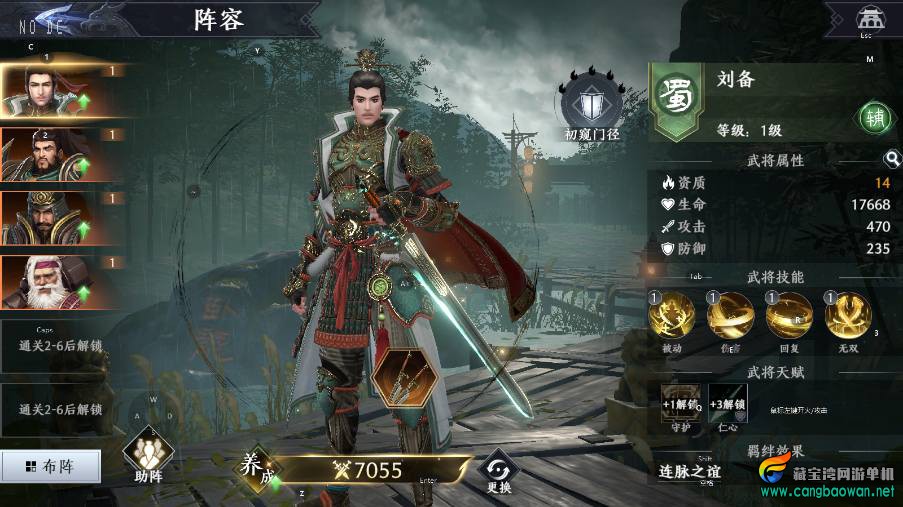
Task: View the 伤害 damage skill icon
Action: pyautogui.click(x=730, y=318)
